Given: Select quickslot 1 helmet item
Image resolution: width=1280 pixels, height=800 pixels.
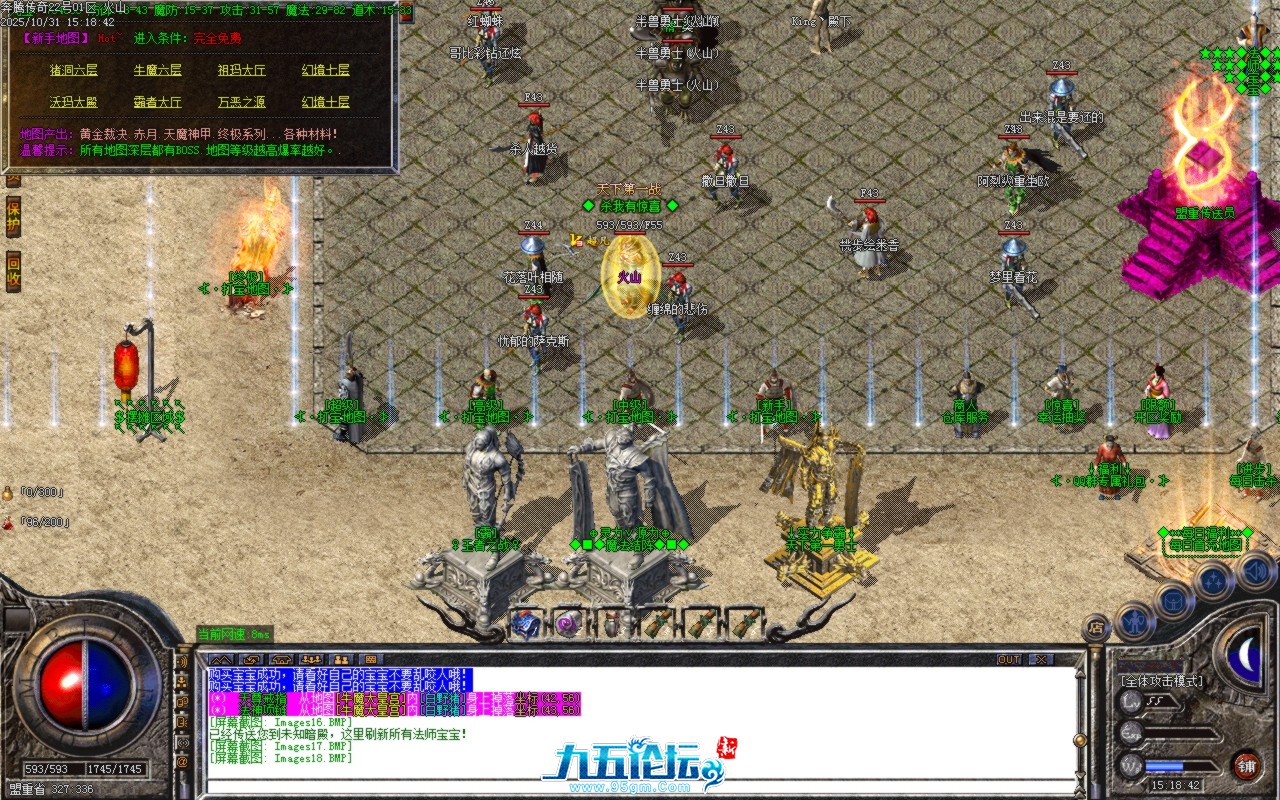Looking at the screenshot, I should 525,623.
